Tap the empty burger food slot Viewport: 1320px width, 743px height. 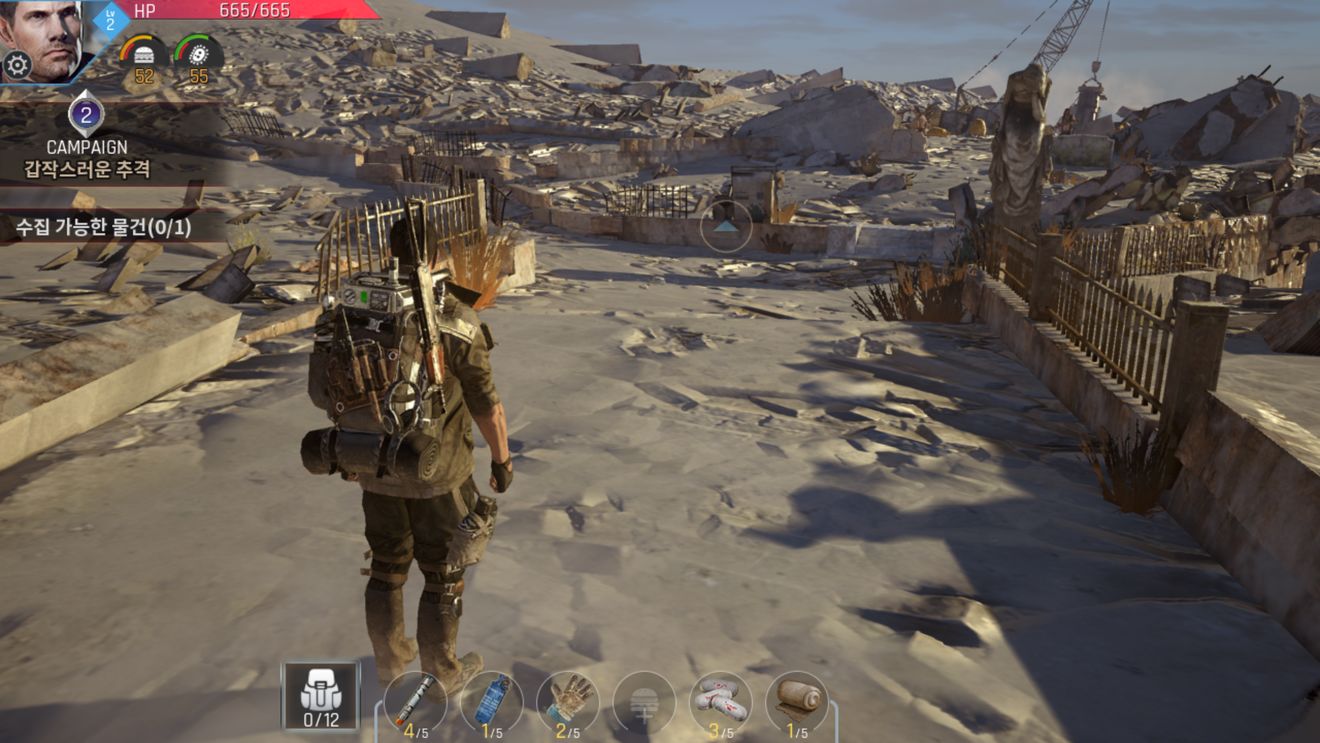[644, 701]
